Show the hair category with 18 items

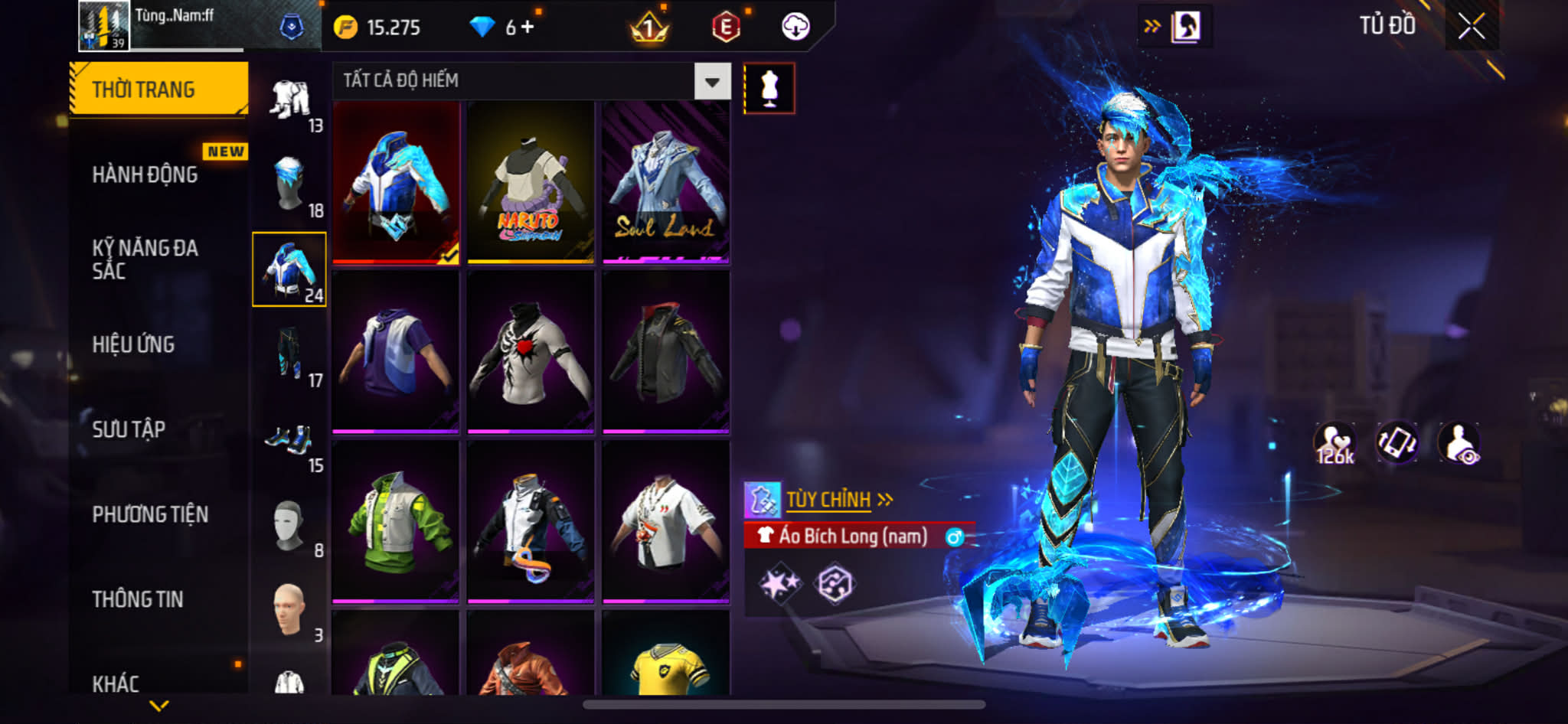pos(291,184)
